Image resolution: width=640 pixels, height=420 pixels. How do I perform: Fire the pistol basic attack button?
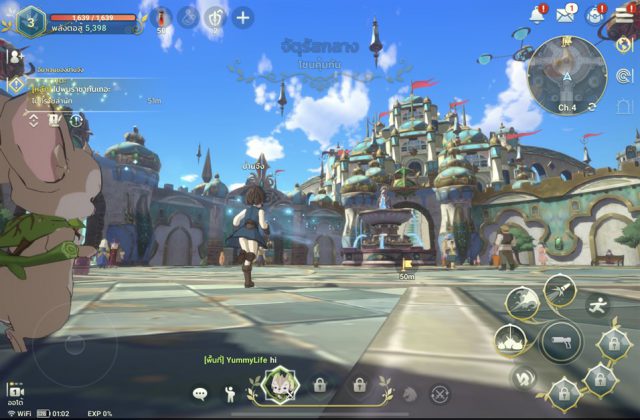[561, 343]
